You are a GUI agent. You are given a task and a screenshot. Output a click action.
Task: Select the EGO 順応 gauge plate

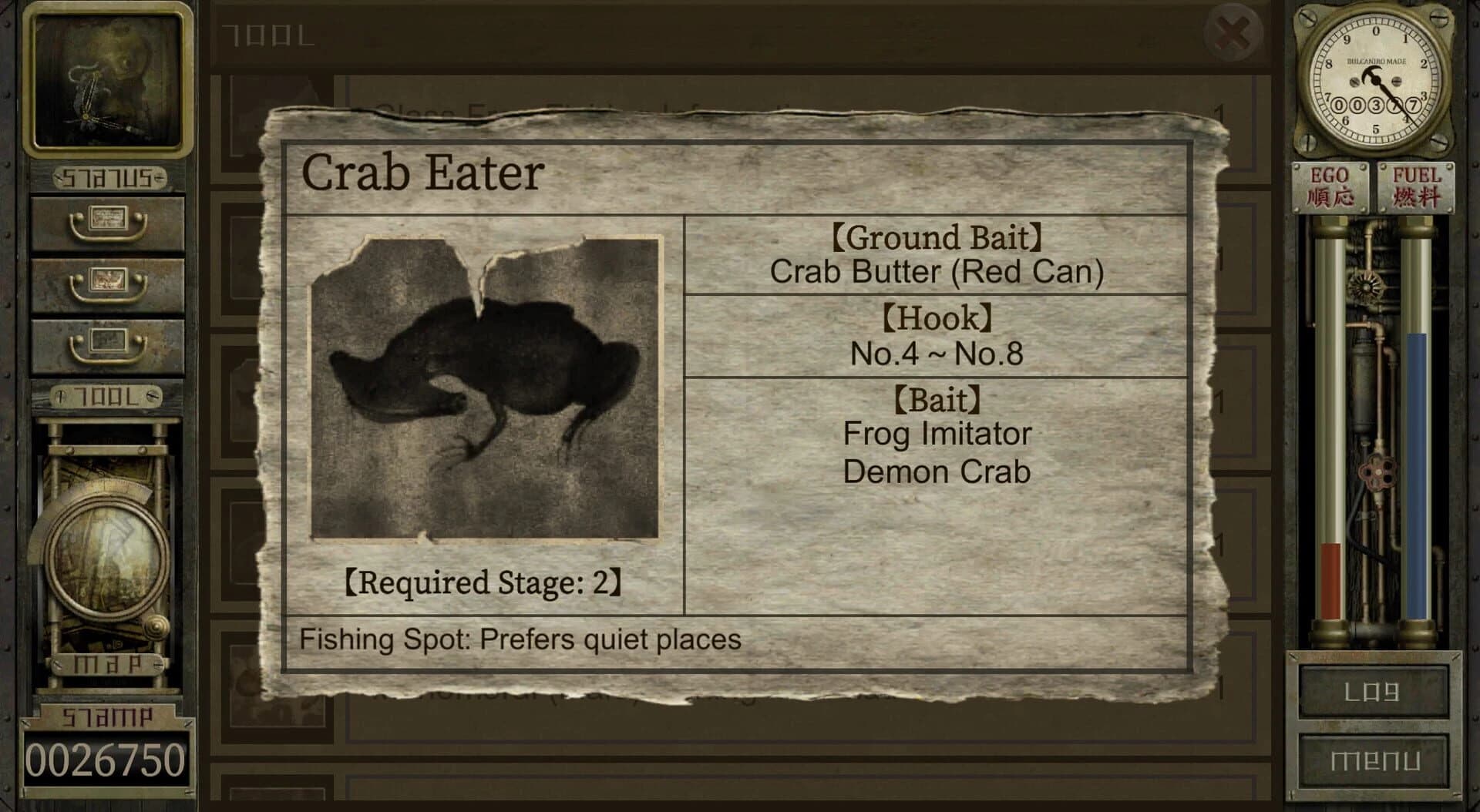coord(1330,185)
